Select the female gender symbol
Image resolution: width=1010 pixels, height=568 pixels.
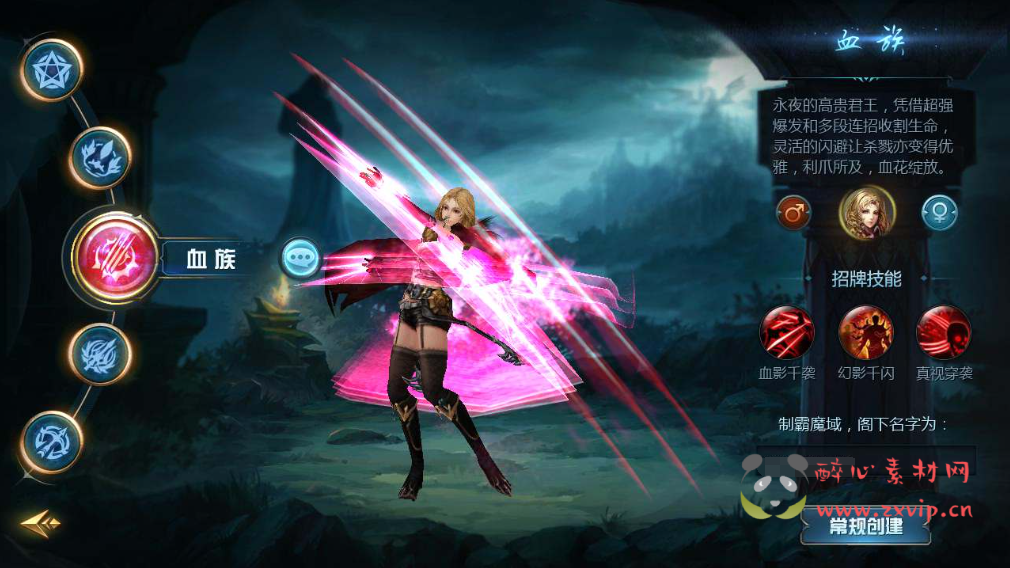940,213
